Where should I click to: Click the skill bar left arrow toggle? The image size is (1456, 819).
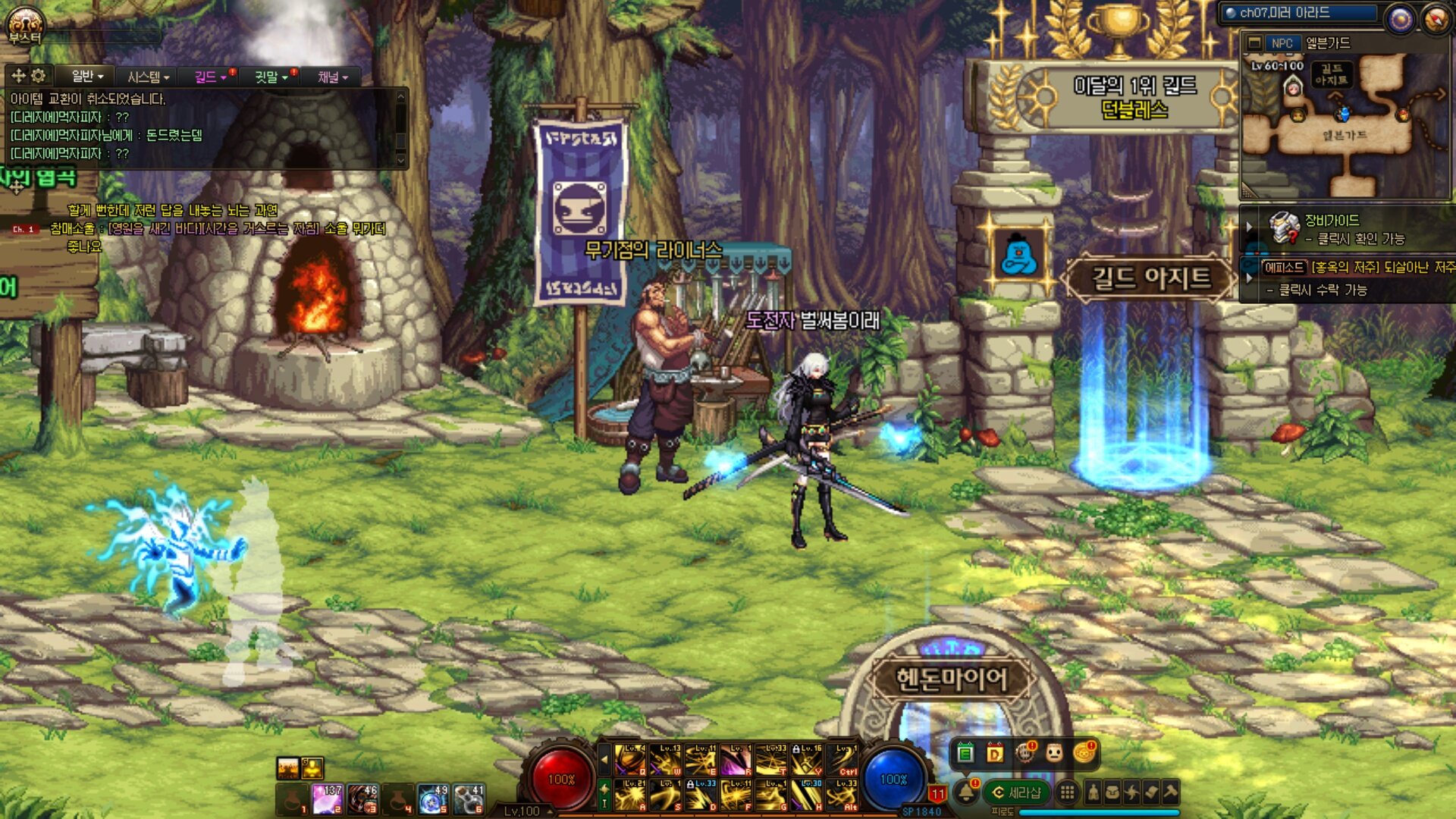(604, 758)
